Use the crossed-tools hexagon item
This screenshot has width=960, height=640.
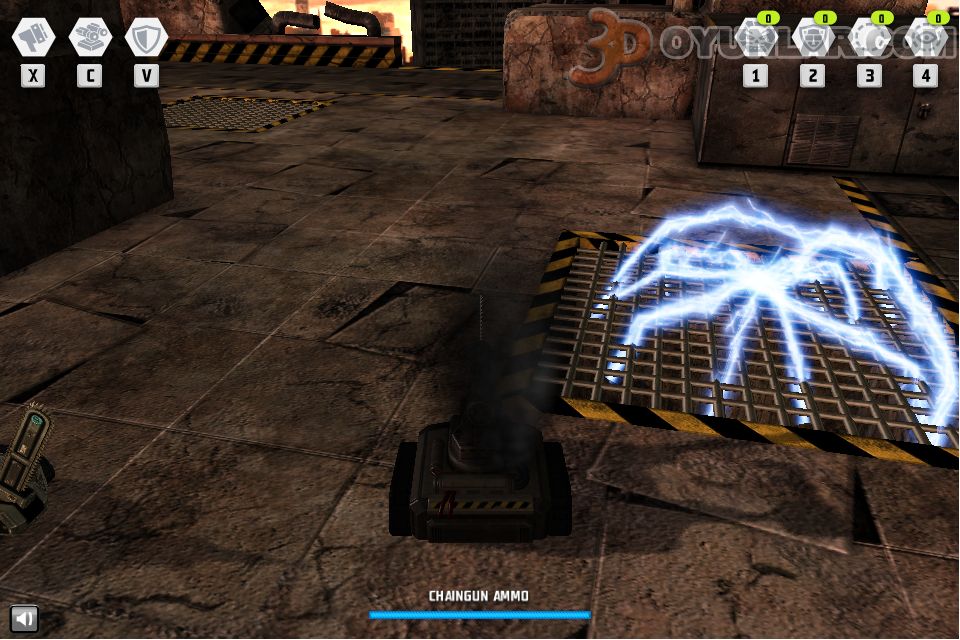(755, 39)
